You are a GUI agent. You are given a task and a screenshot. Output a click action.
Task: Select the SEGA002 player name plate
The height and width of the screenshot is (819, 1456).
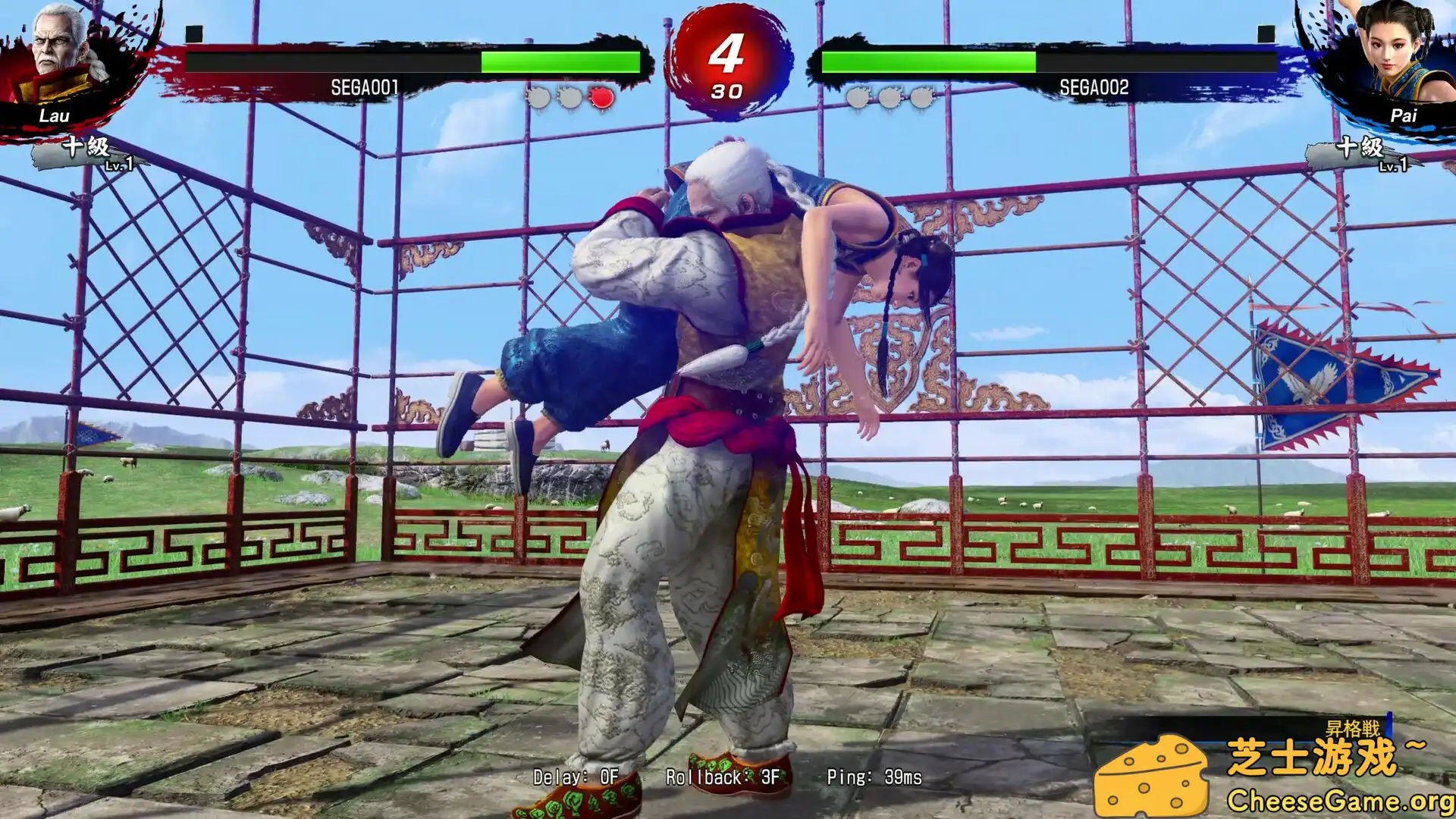(1095, 86)
